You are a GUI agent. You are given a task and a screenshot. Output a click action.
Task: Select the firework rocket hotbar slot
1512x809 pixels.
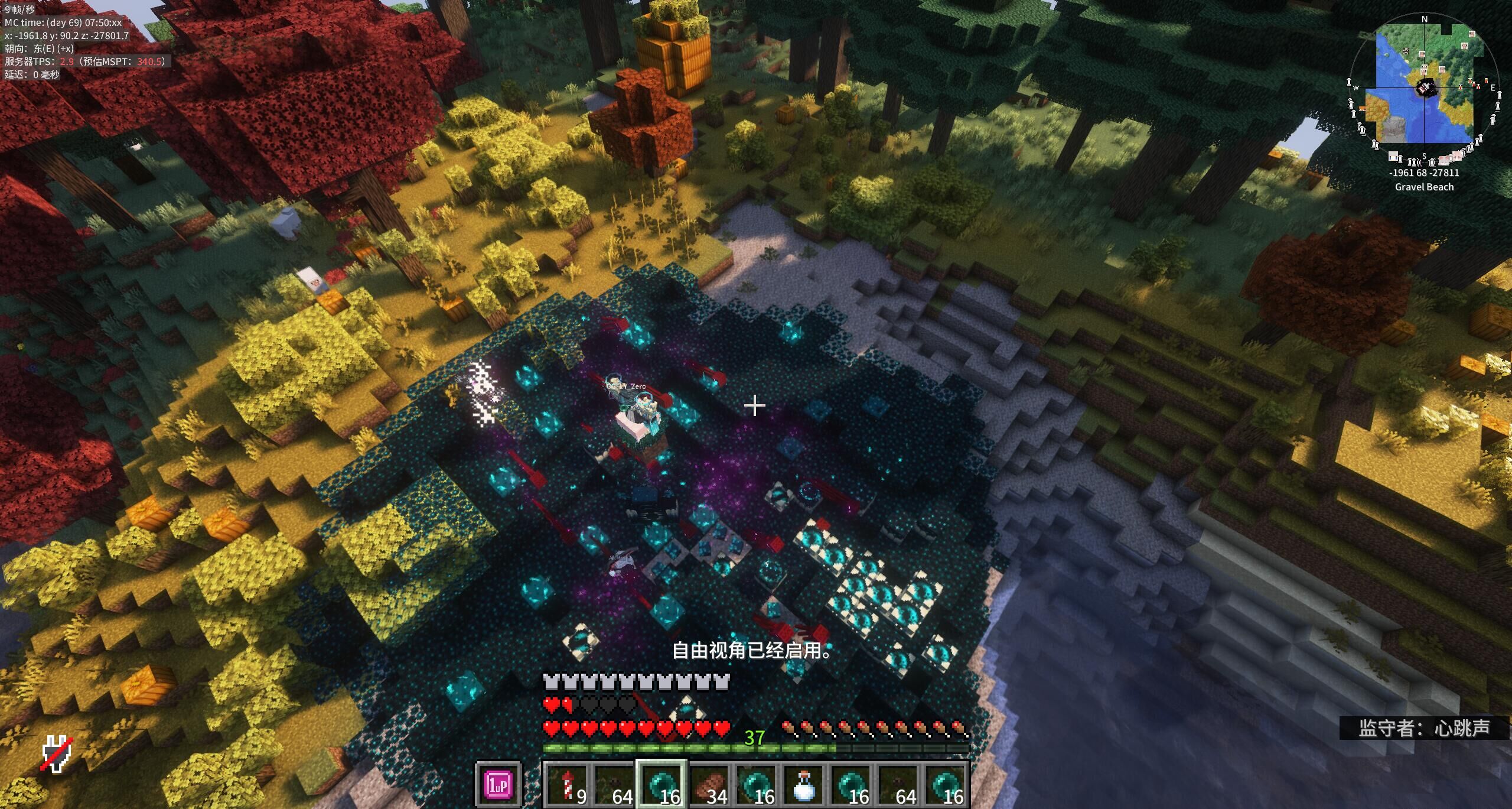(x=567, y=784)
